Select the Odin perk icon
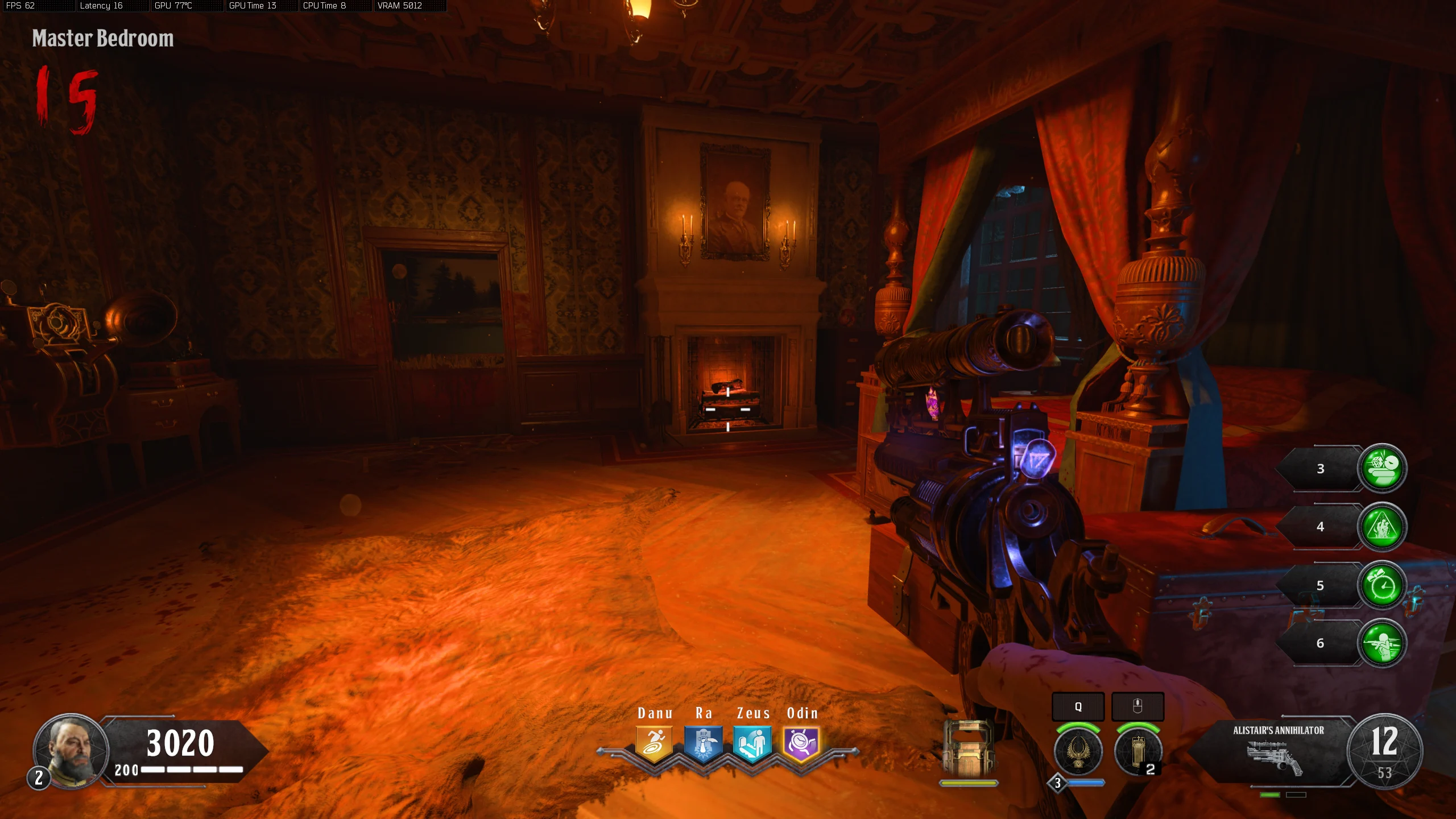 click(801, 743)
